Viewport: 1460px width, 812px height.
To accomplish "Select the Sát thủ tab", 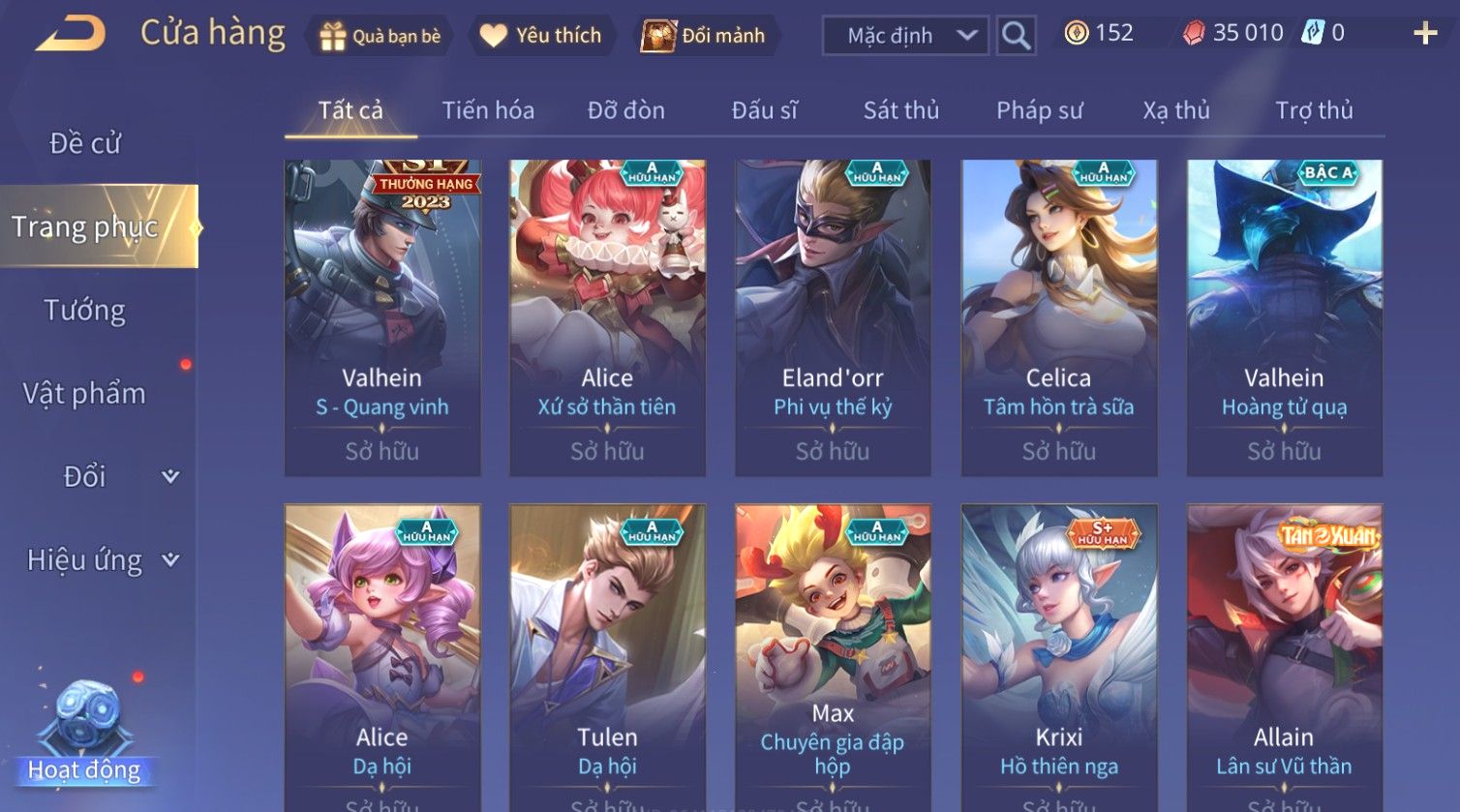I will pyautogui.click(x=900, y=110).
